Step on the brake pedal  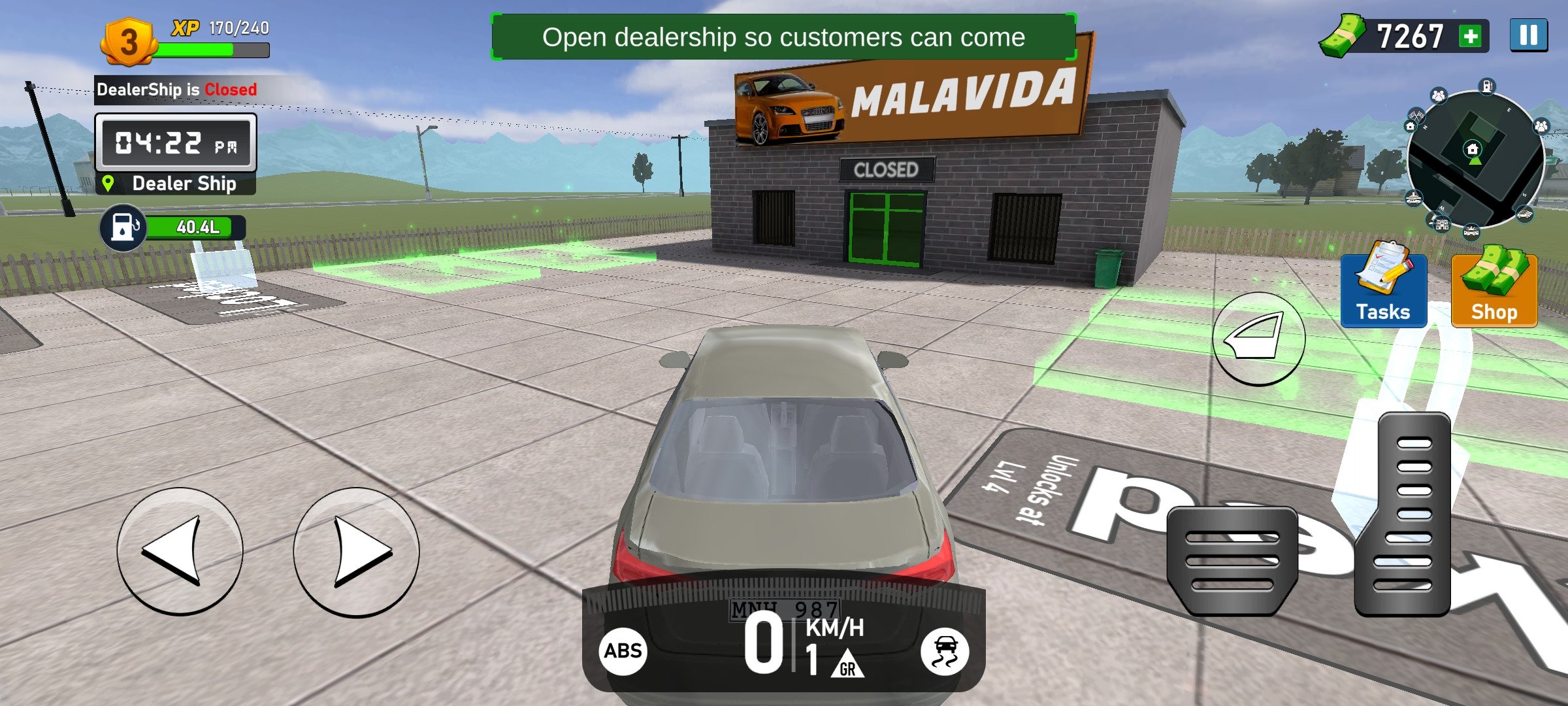click(1232, 560)
